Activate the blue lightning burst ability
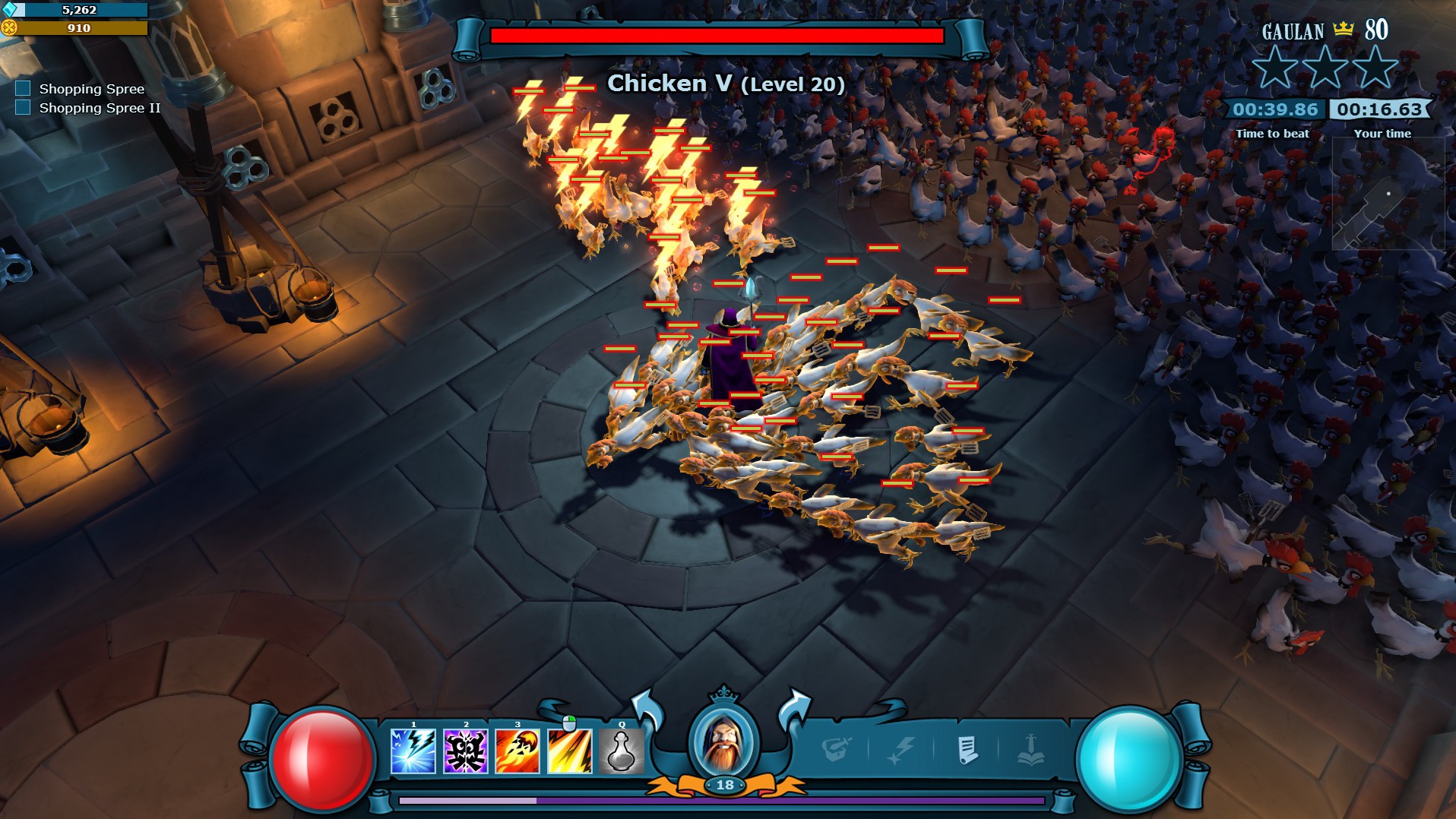The width and height of the screenshot is (1456, 819). pyautogui.click(x=413, y=751)
